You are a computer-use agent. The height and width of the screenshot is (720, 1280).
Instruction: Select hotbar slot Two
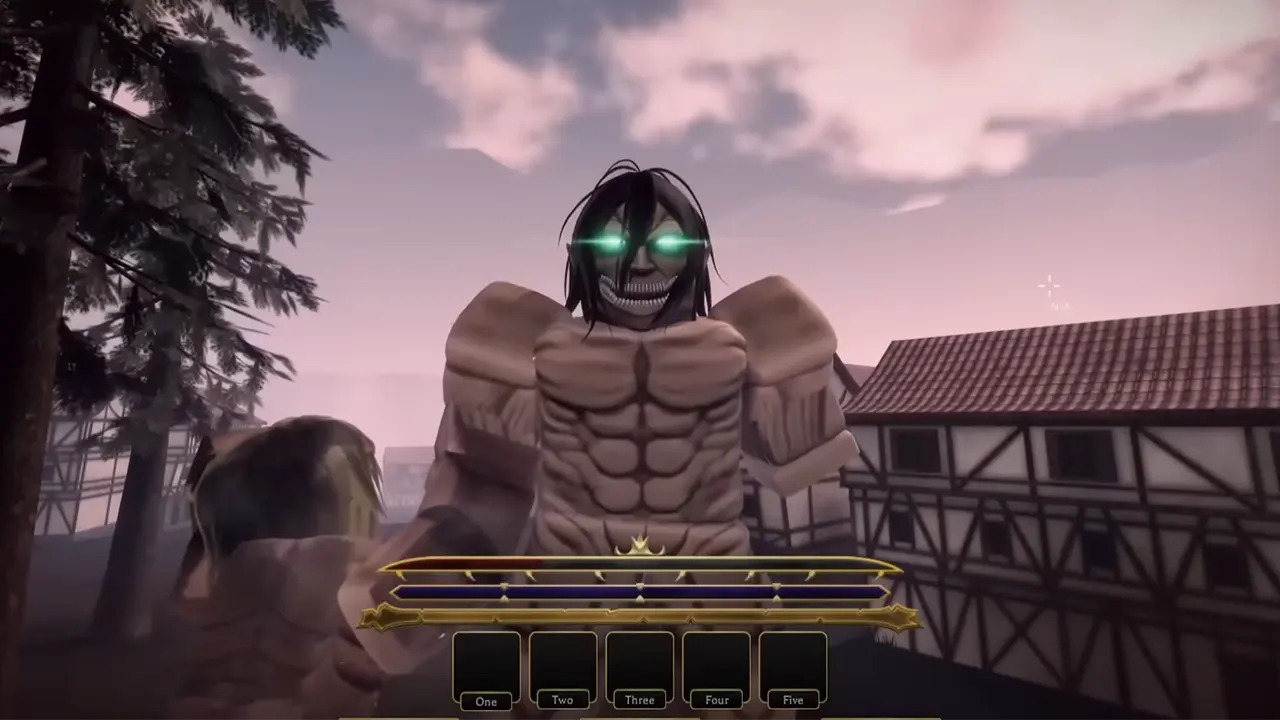562,662
